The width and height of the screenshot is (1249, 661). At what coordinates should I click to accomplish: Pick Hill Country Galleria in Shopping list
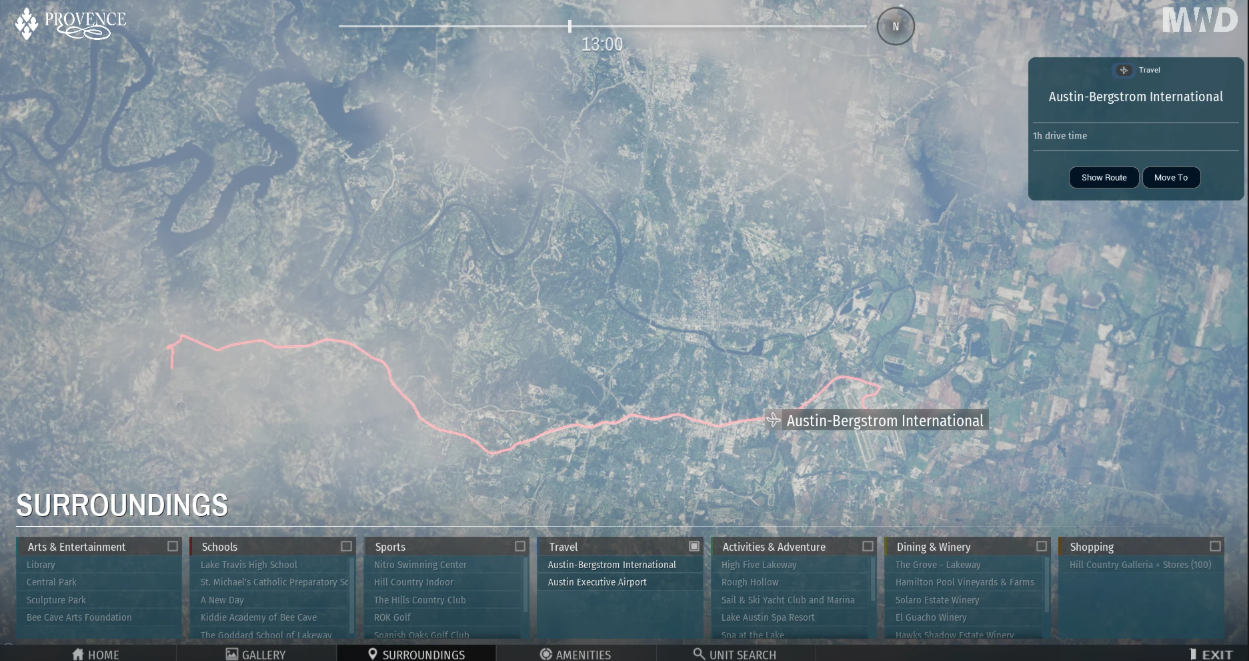coord(1140,565)
